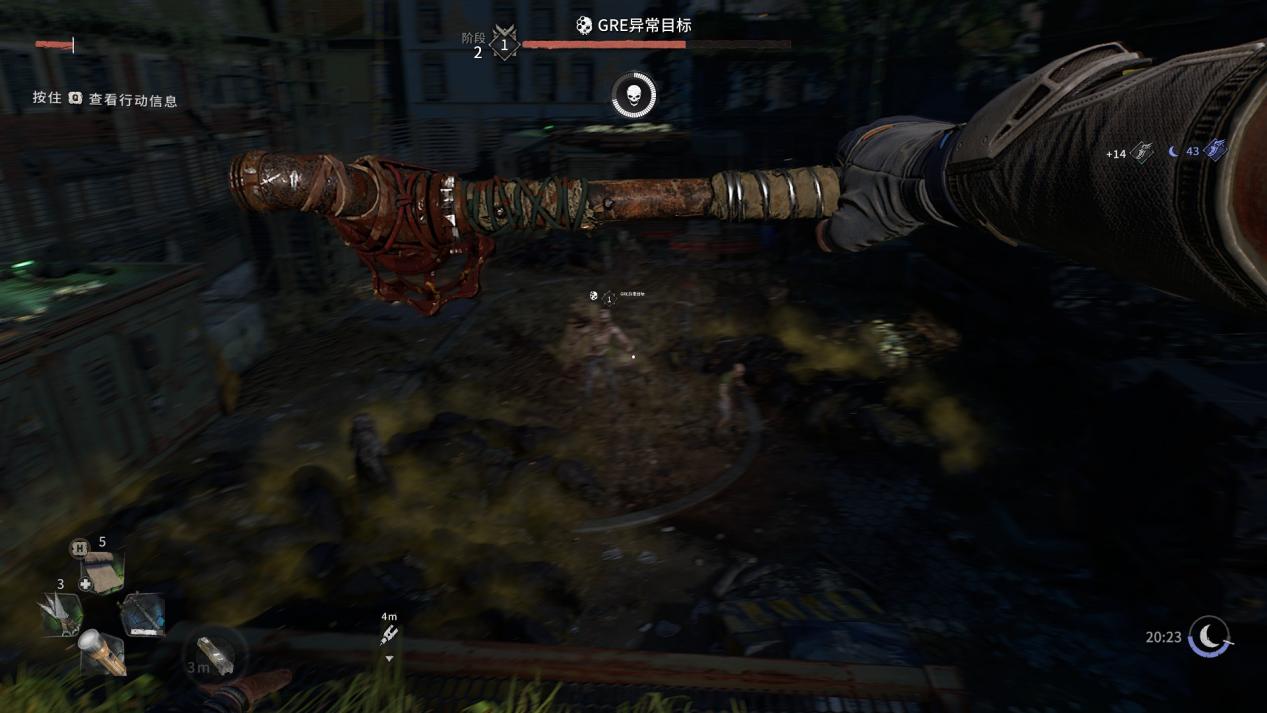1267x713 pixels.
Task: Click the white +14 combat XP icon
Action: [x=1142, y=152]
